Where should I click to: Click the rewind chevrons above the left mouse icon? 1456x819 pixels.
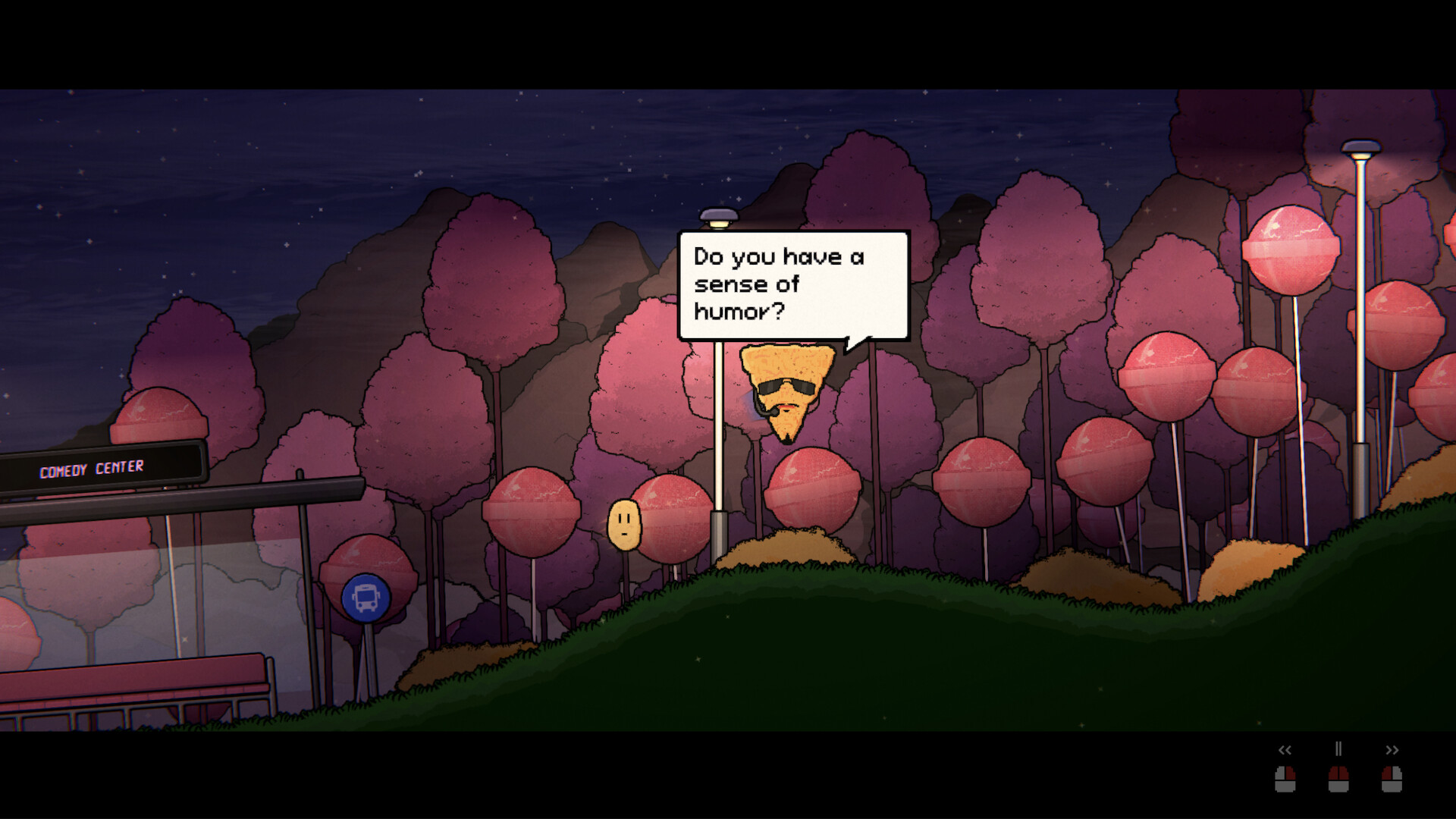click(x=1285, y=751)
